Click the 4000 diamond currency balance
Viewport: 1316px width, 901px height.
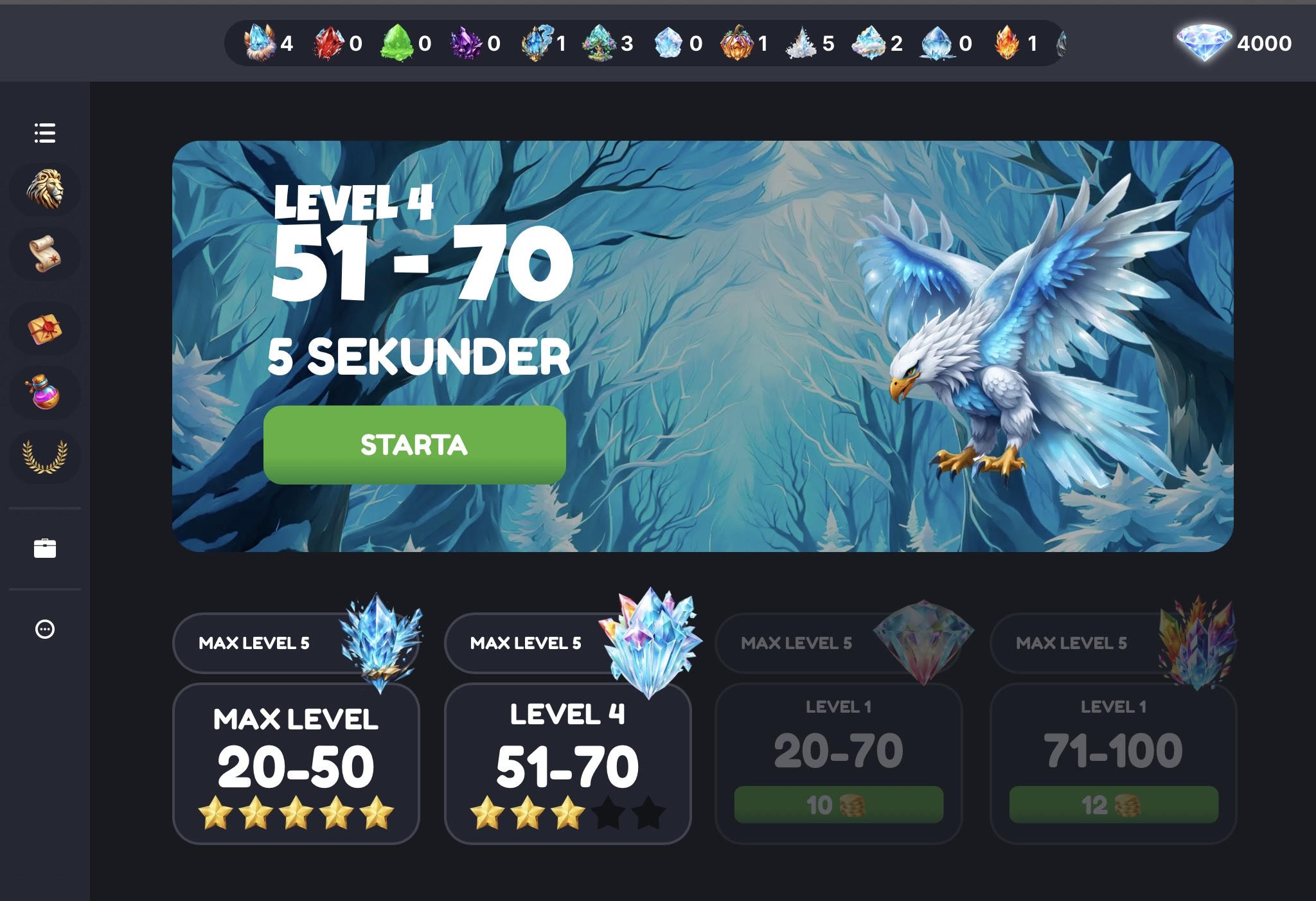(x=1234, y=43)
